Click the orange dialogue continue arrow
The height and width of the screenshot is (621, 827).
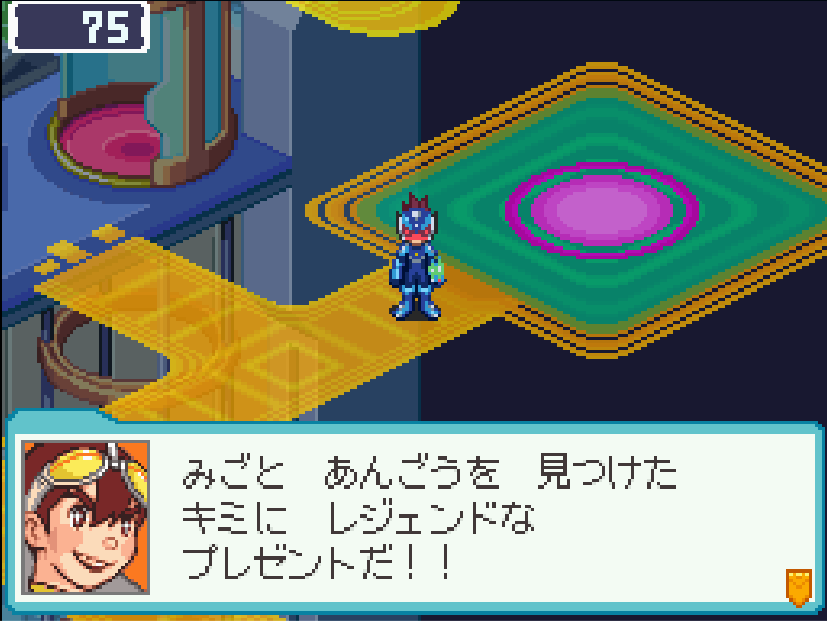click(x=797, y=586)
